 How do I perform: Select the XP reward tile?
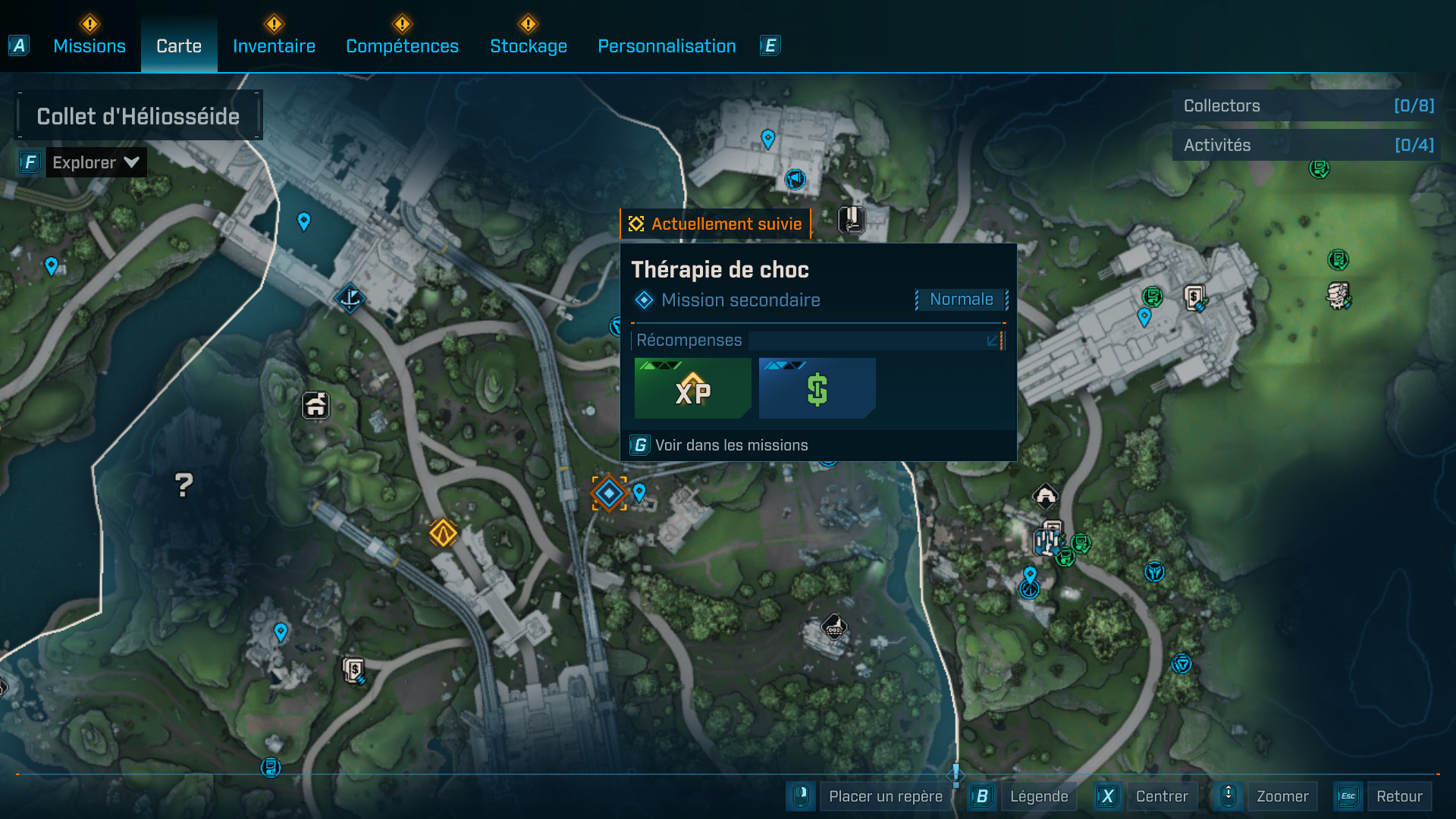tap(692, 388)
